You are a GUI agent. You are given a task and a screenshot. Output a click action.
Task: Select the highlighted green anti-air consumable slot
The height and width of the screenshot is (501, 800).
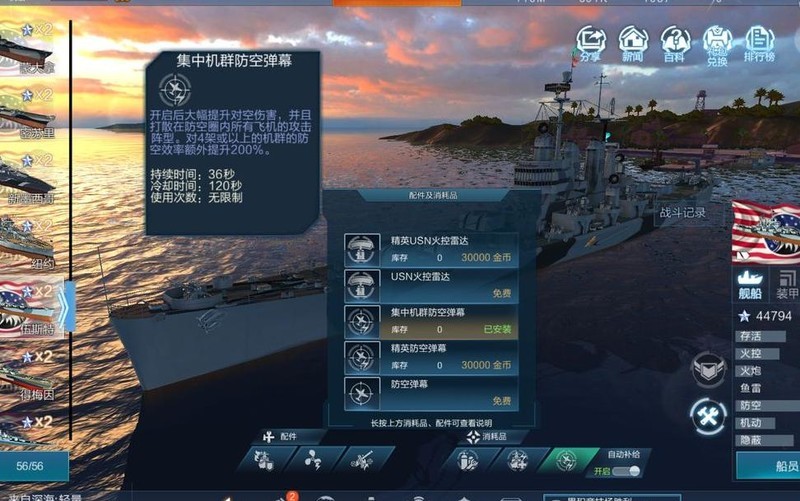coord(566,460)
